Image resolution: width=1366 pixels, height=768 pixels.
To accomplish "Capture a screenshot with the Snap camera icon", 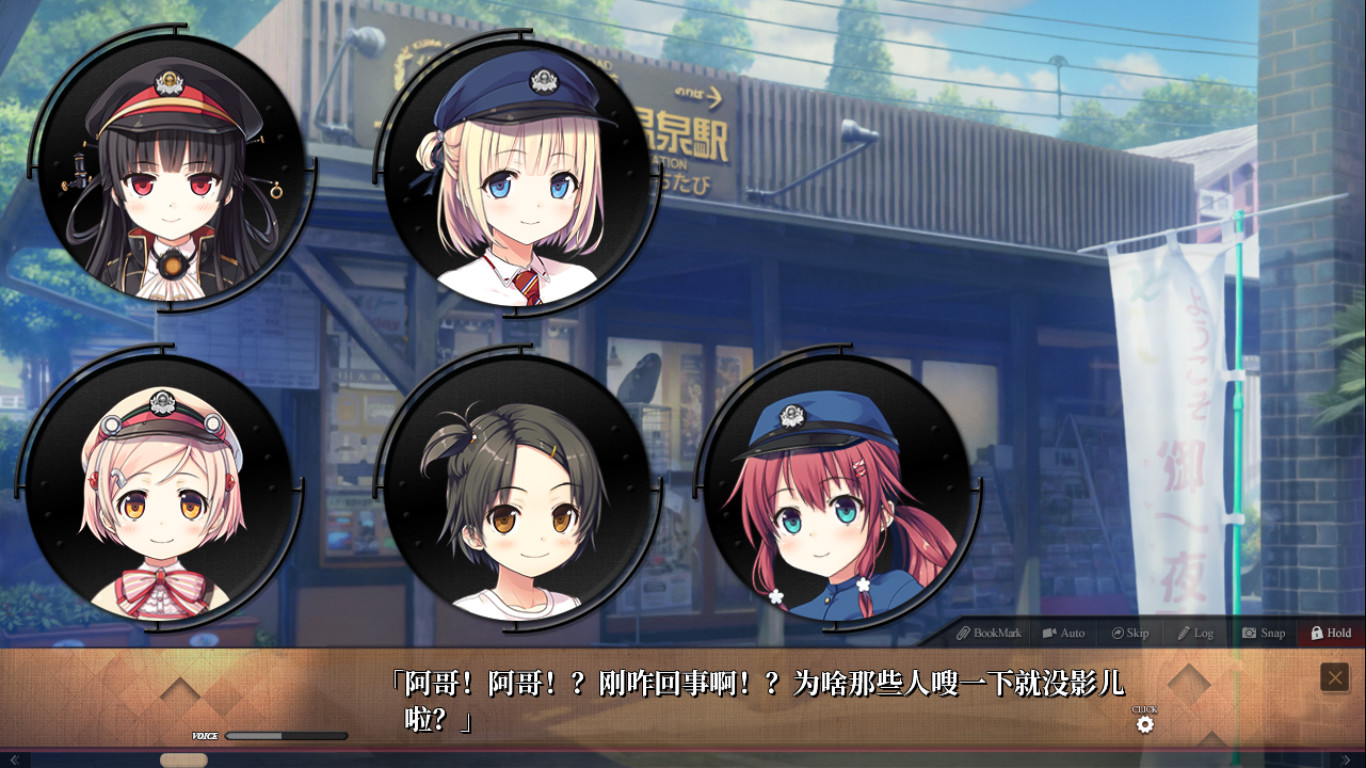I will pyautogui.click(x=1248, y=633).
